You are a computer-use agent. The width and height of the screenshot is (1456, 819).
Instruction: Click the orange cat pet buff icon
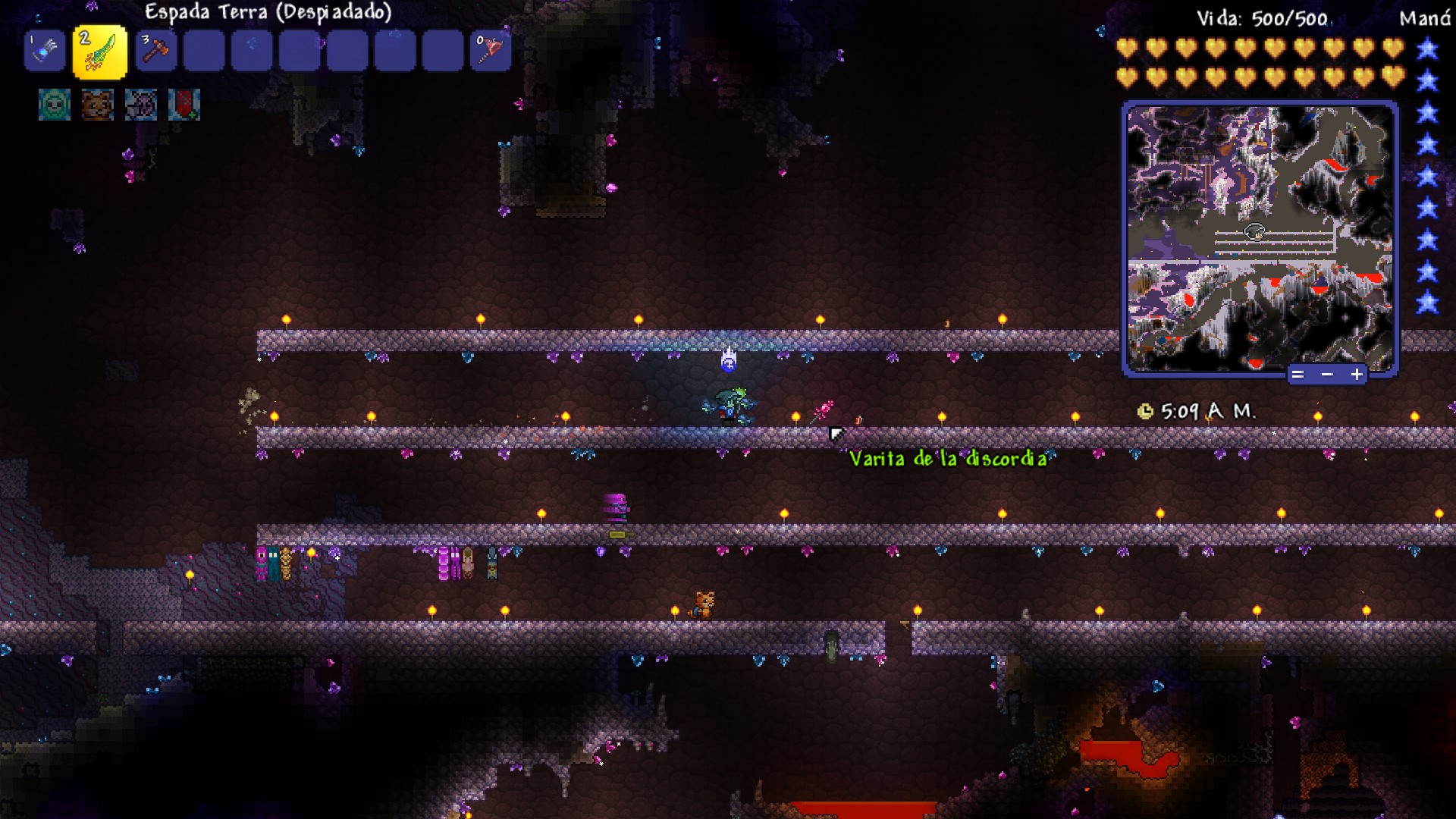click(97, 105)
